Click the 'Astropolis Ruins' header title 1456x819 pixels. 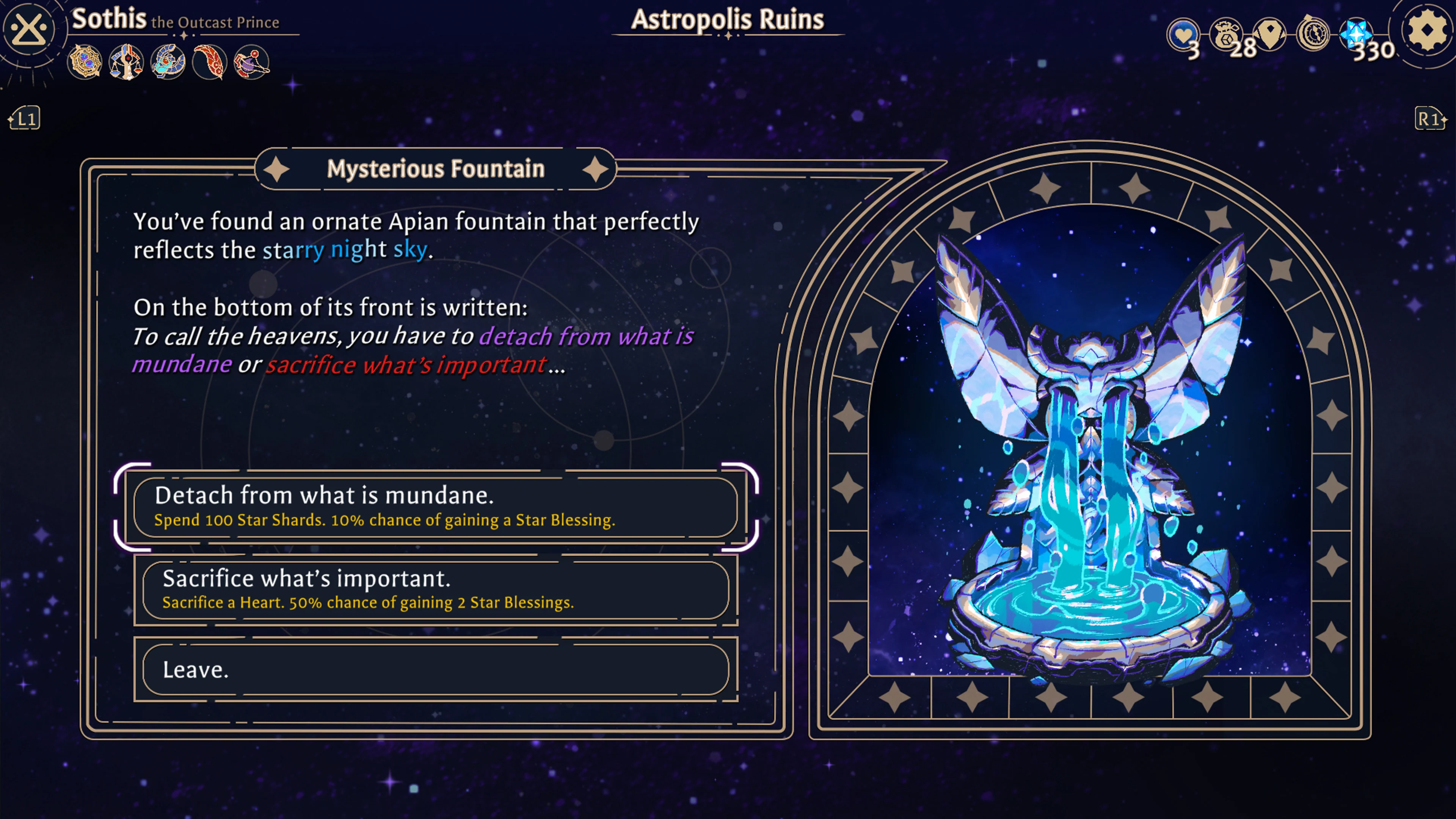click(728, 19)
